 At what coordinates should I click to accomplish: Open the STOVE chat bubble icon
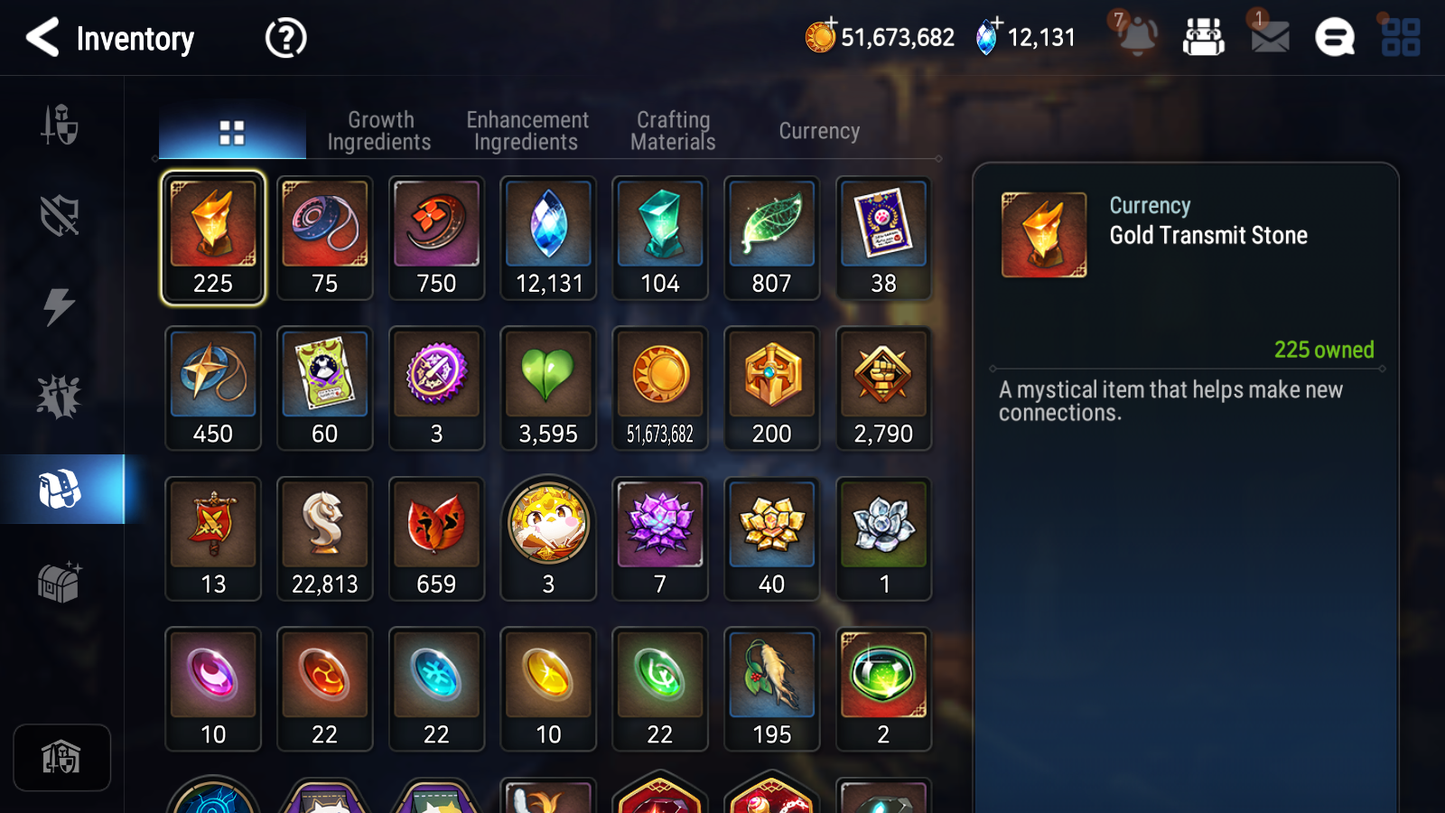(x=1334, y=37)
